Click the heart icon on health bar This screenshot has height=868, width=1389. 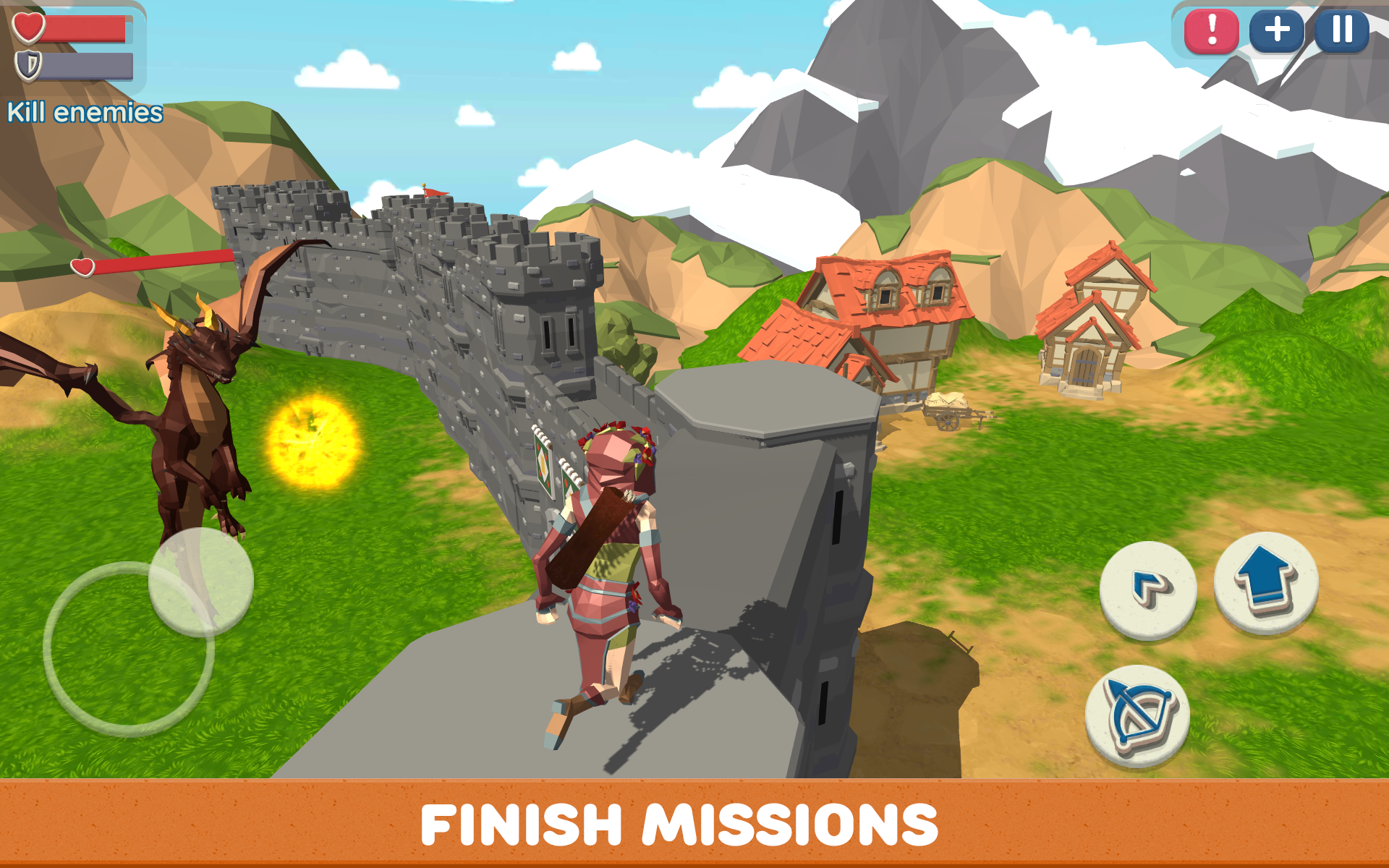pos(27,27)
